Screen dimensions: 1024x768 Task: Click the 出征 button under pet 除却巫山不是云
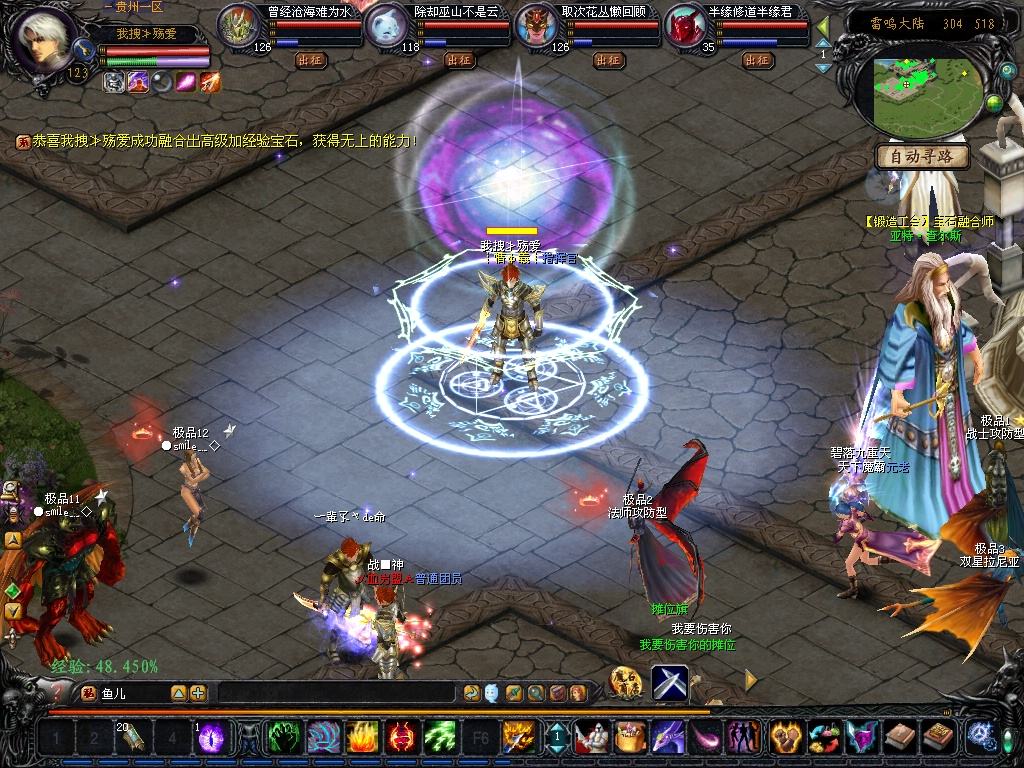(x=459, y=60)
